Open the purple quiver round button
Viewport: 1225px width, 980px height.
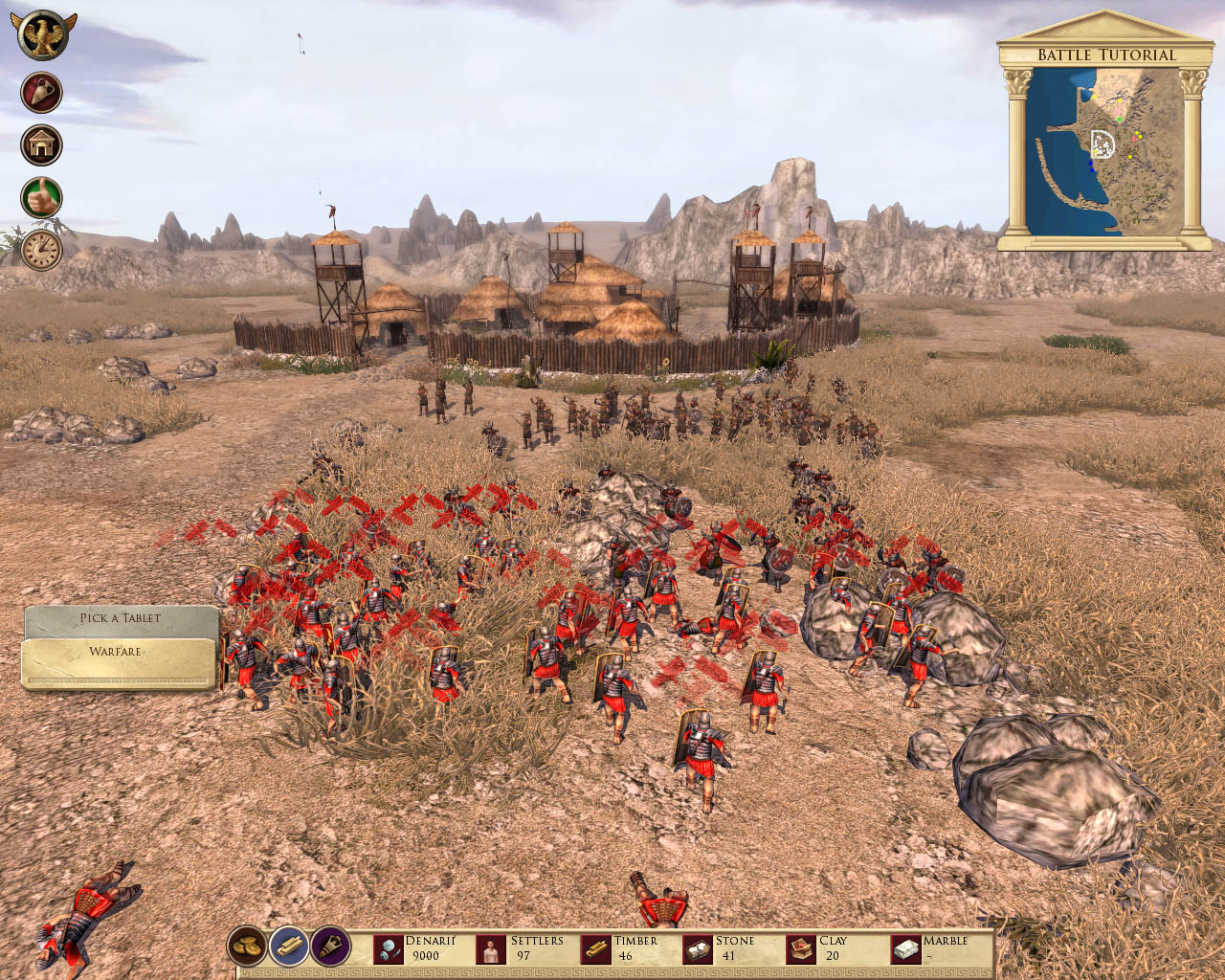tap(330, 947)
